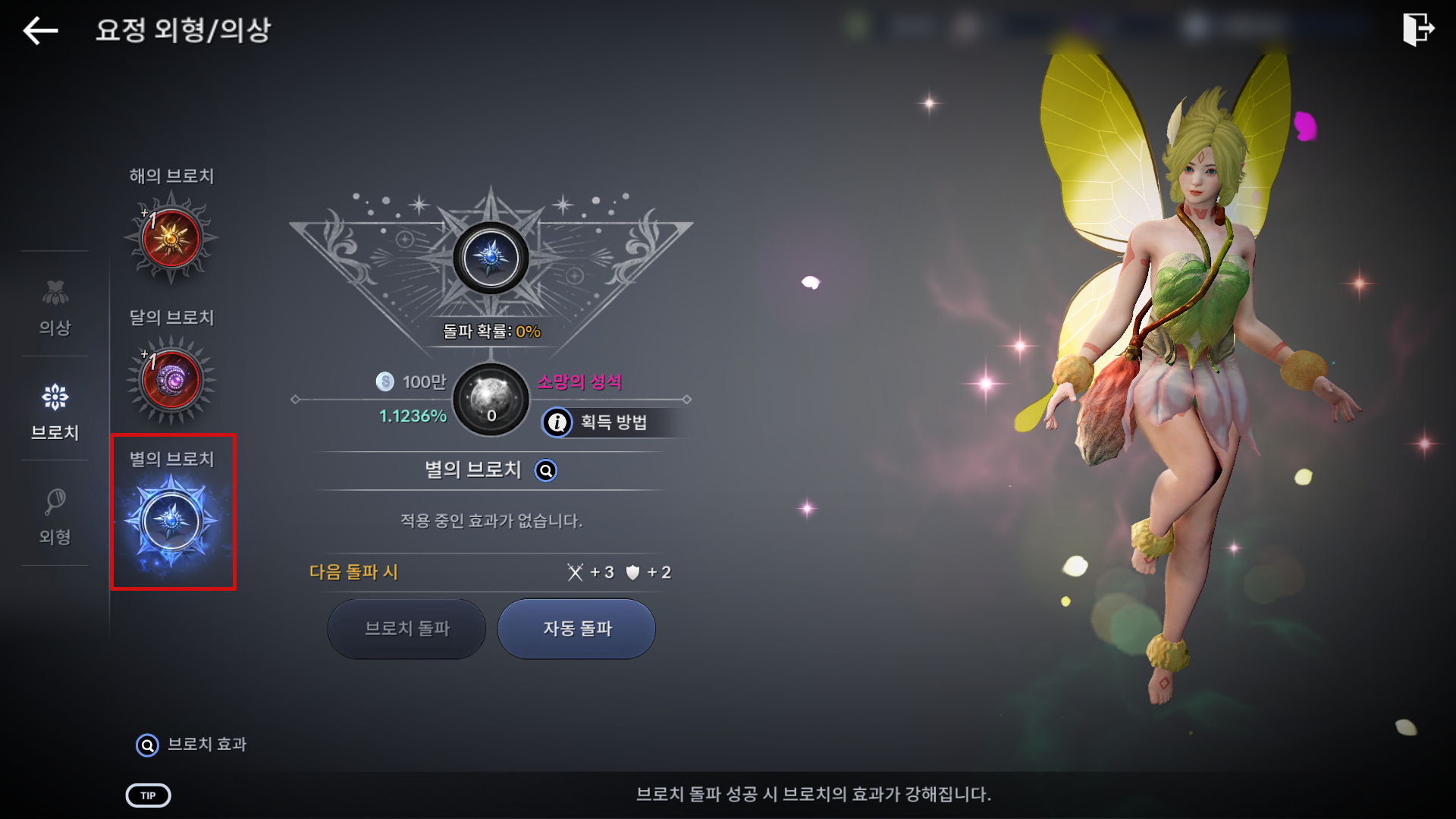
Task: Choose the 달의 브로치 moon brooch
Action: (x=171, y=379)
